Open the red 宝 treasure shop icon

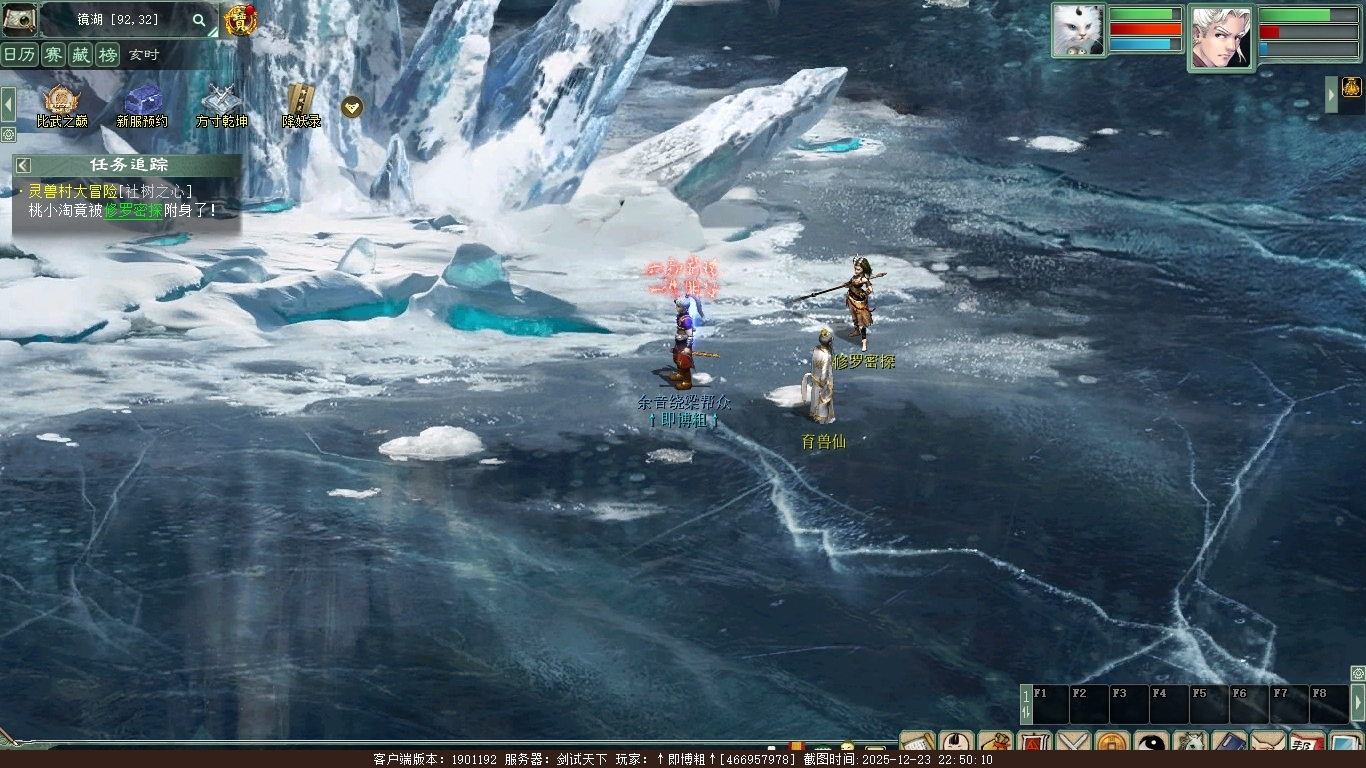[240, 20]
